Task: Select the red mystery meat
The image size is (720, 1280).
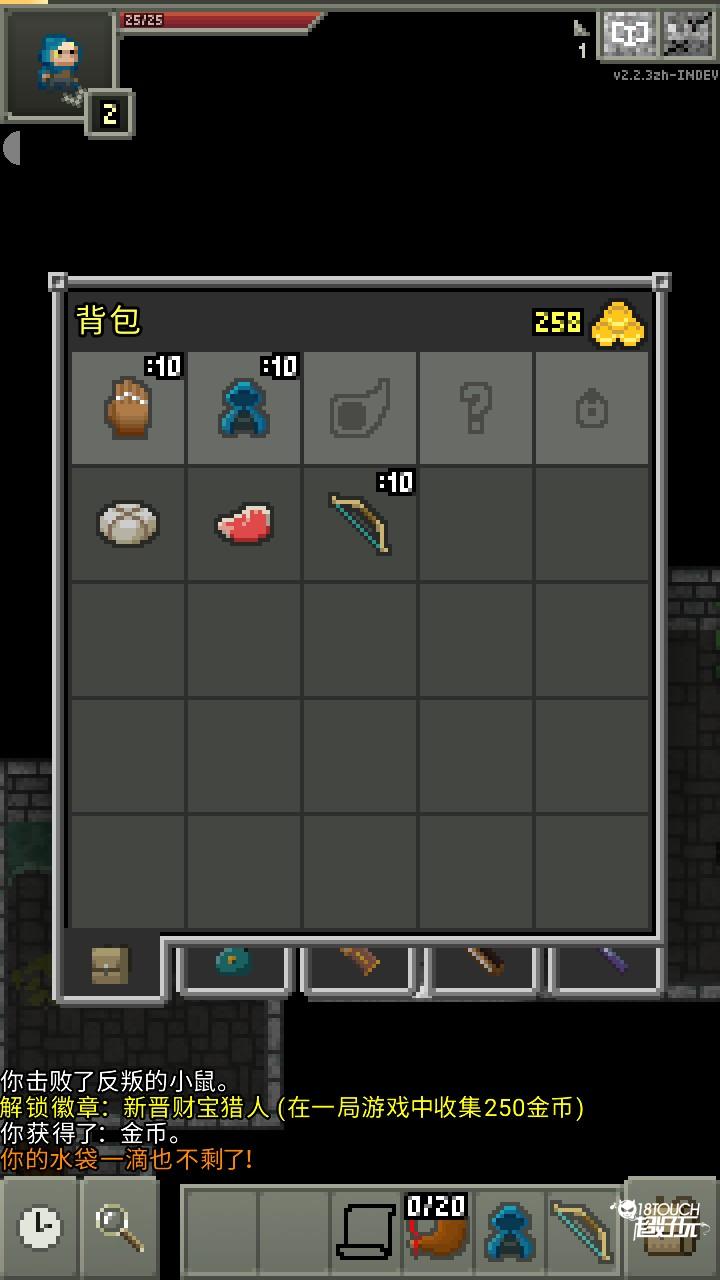Action: pyautogui.click(x=245, y=523)
